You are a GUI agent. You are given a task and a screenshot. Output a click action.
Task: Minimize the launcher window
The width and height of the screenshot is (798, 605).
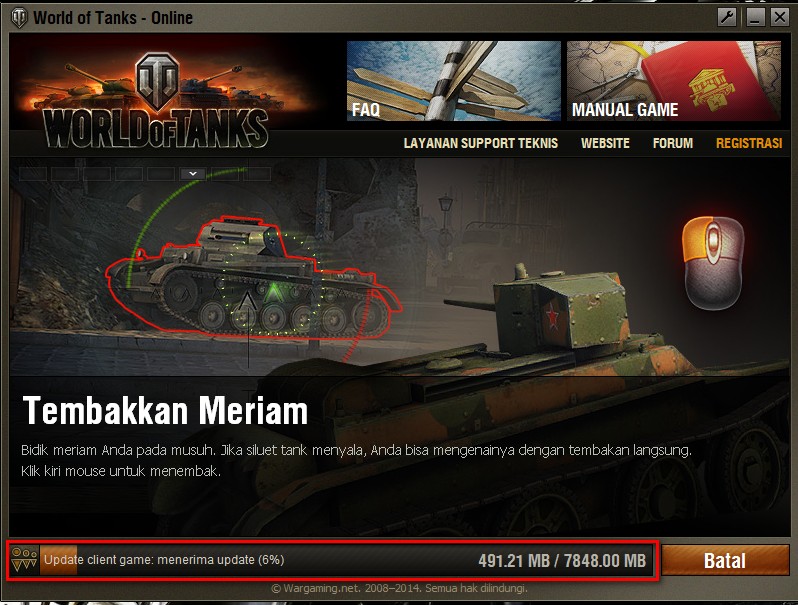[x=754, y=17]
